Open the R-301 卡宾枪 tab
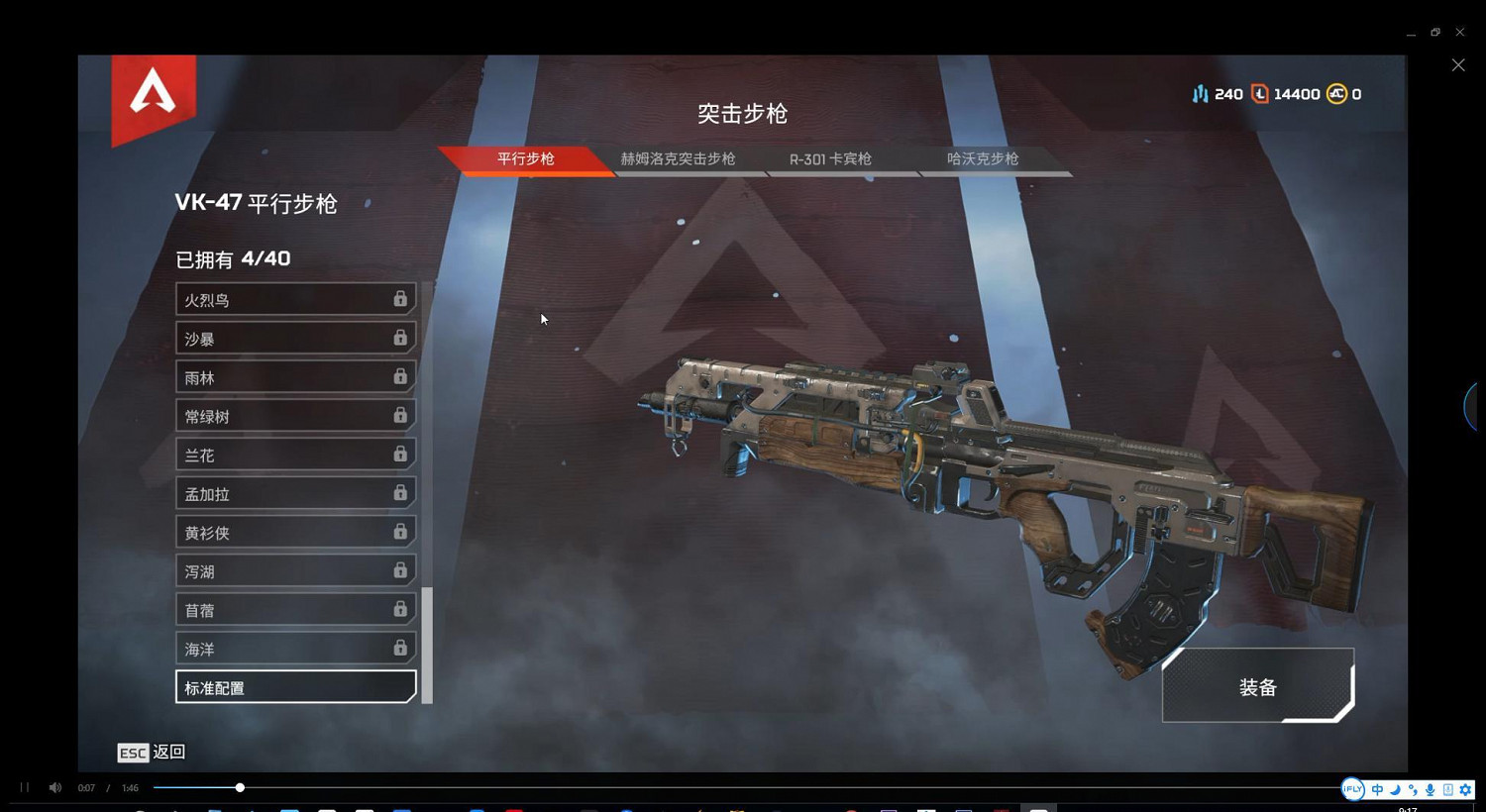1486x812 pixels. point(829,158)
